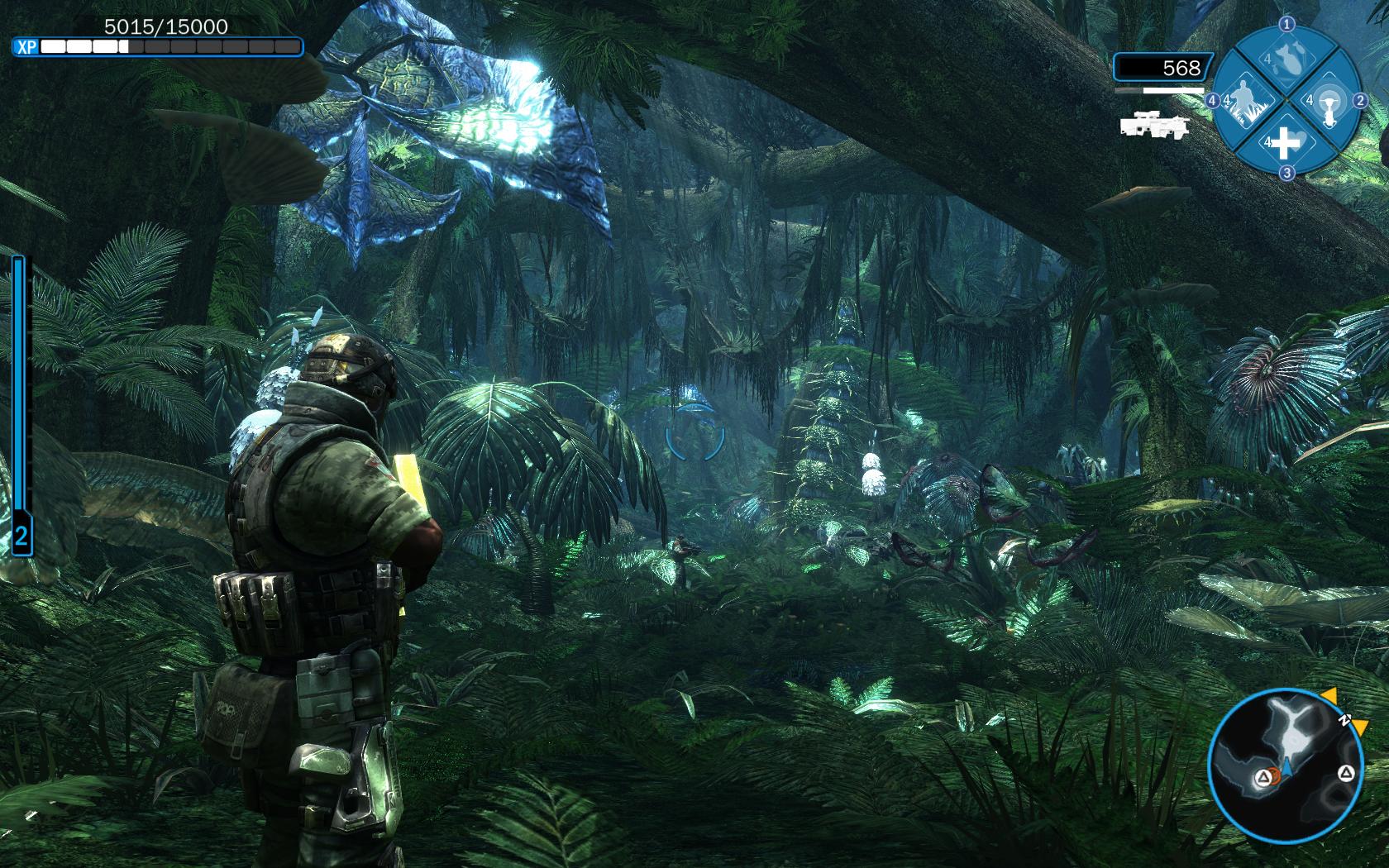Click the orange marker on the minimap

pos(1275,776)
